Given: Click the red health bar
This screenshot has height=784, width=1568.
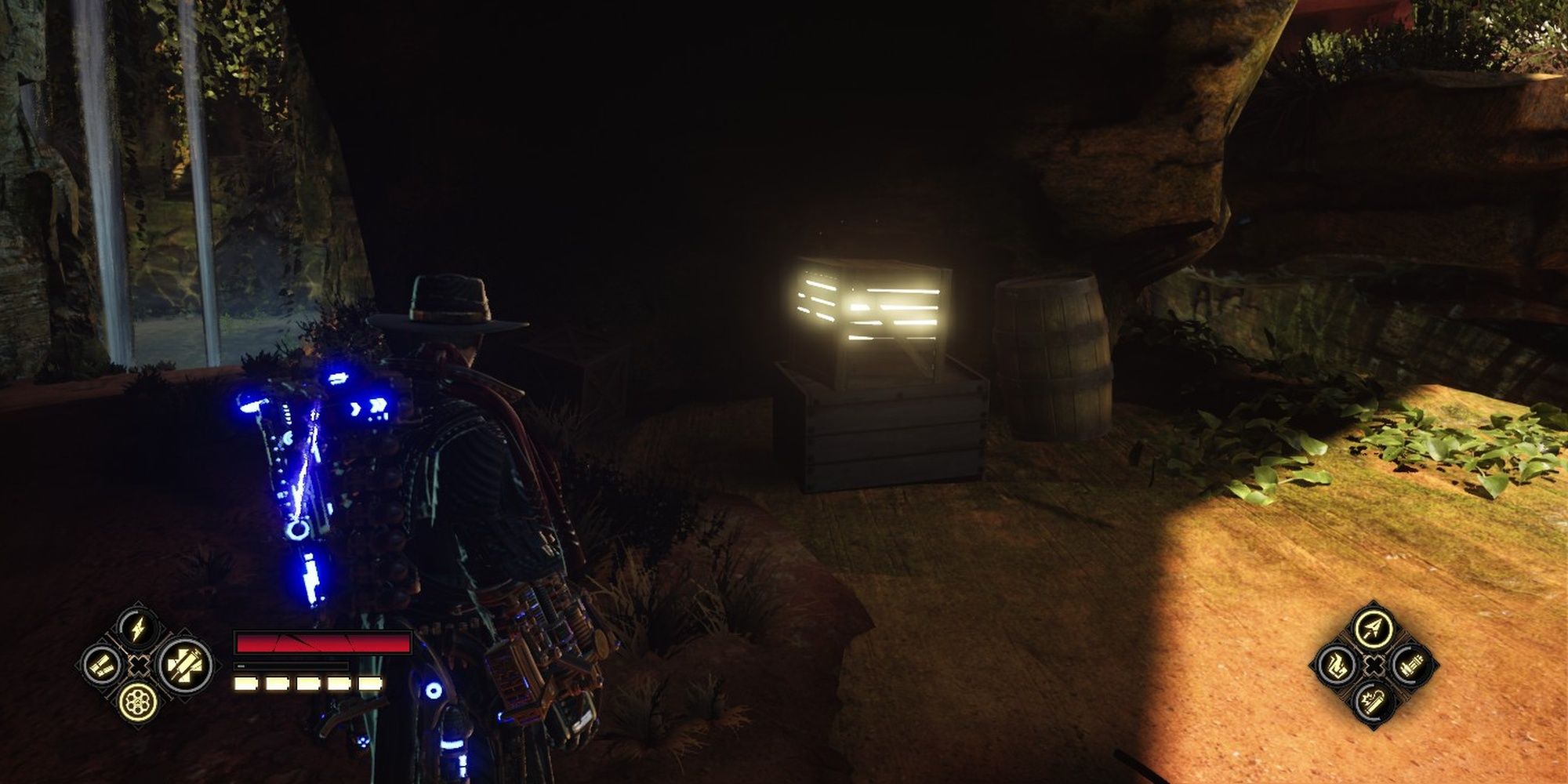Looking at the screenshot, I should point(321,641).
